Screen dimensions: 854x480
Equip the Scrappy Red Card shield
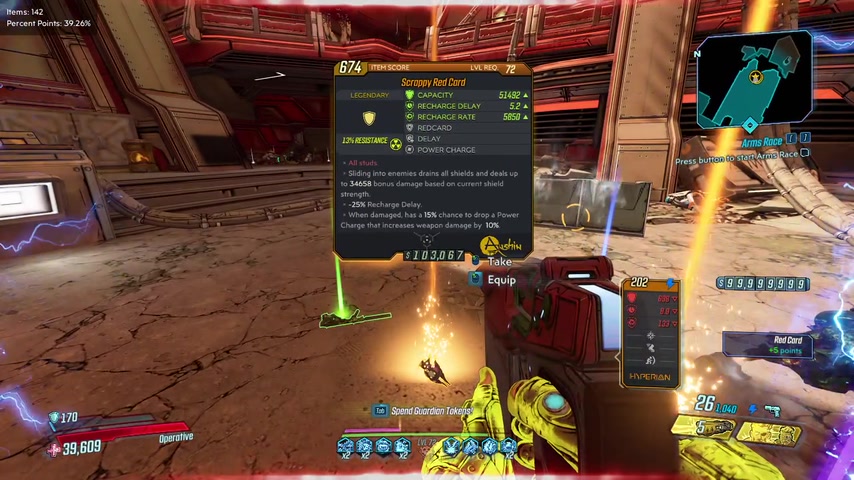(501, 280)
